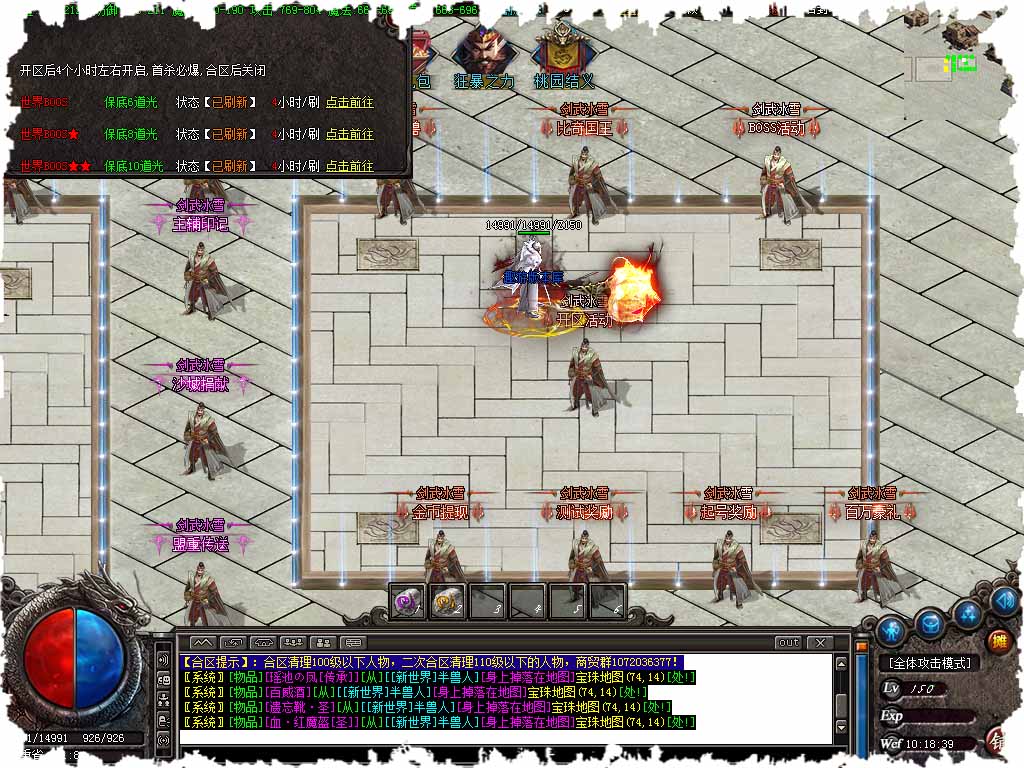1024x768 pixels.
Task: Toggle the 全体攻击模式 attack mode label
Action: (929, 663)
